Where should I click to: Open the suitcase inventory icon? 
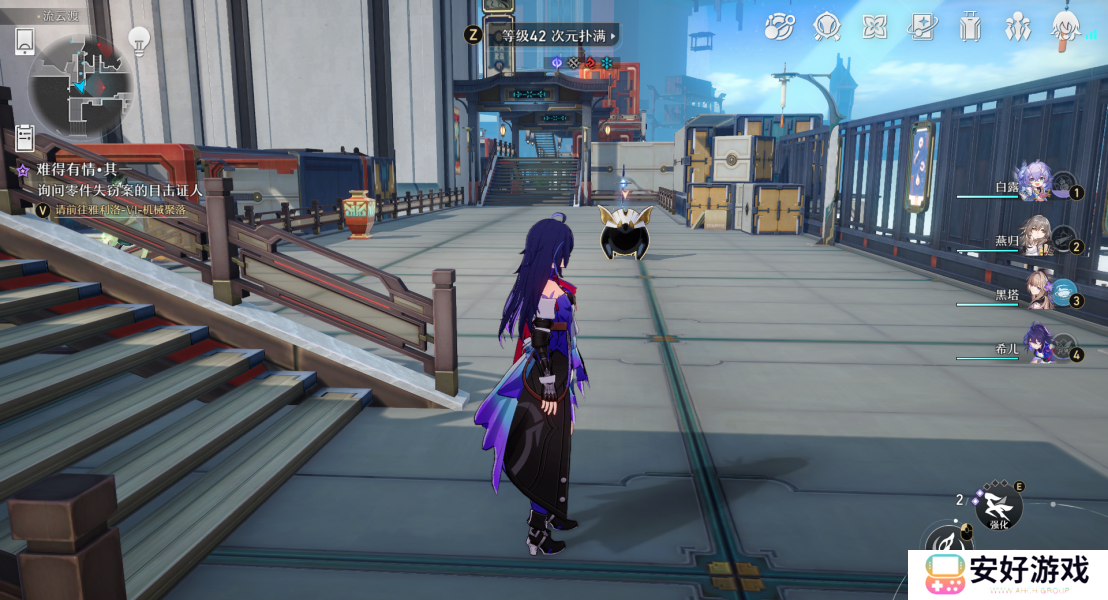(x=969, y=27)
